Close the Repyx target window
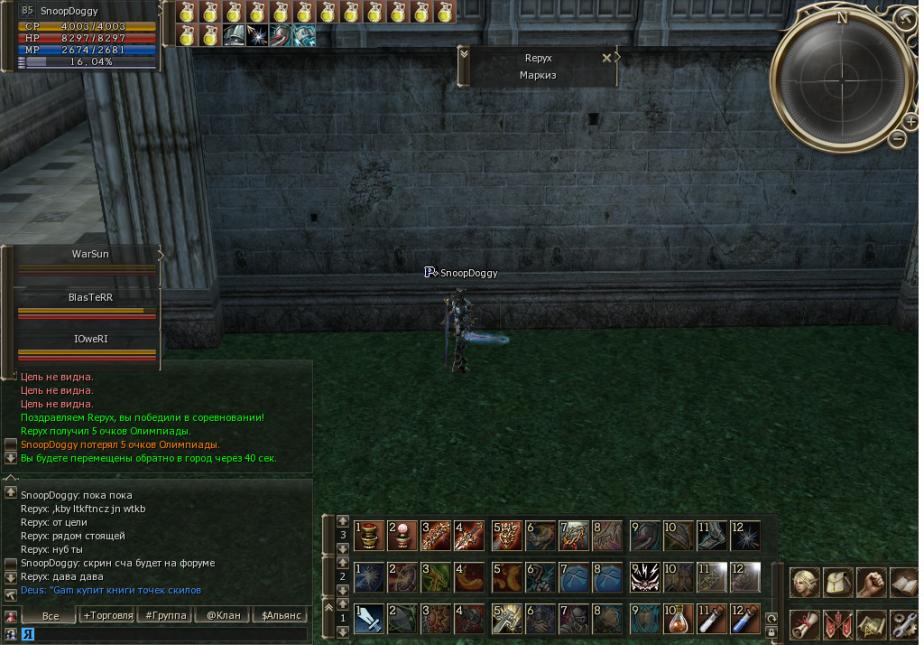Screen dimensions: 924x645 [x=606, y=58]
